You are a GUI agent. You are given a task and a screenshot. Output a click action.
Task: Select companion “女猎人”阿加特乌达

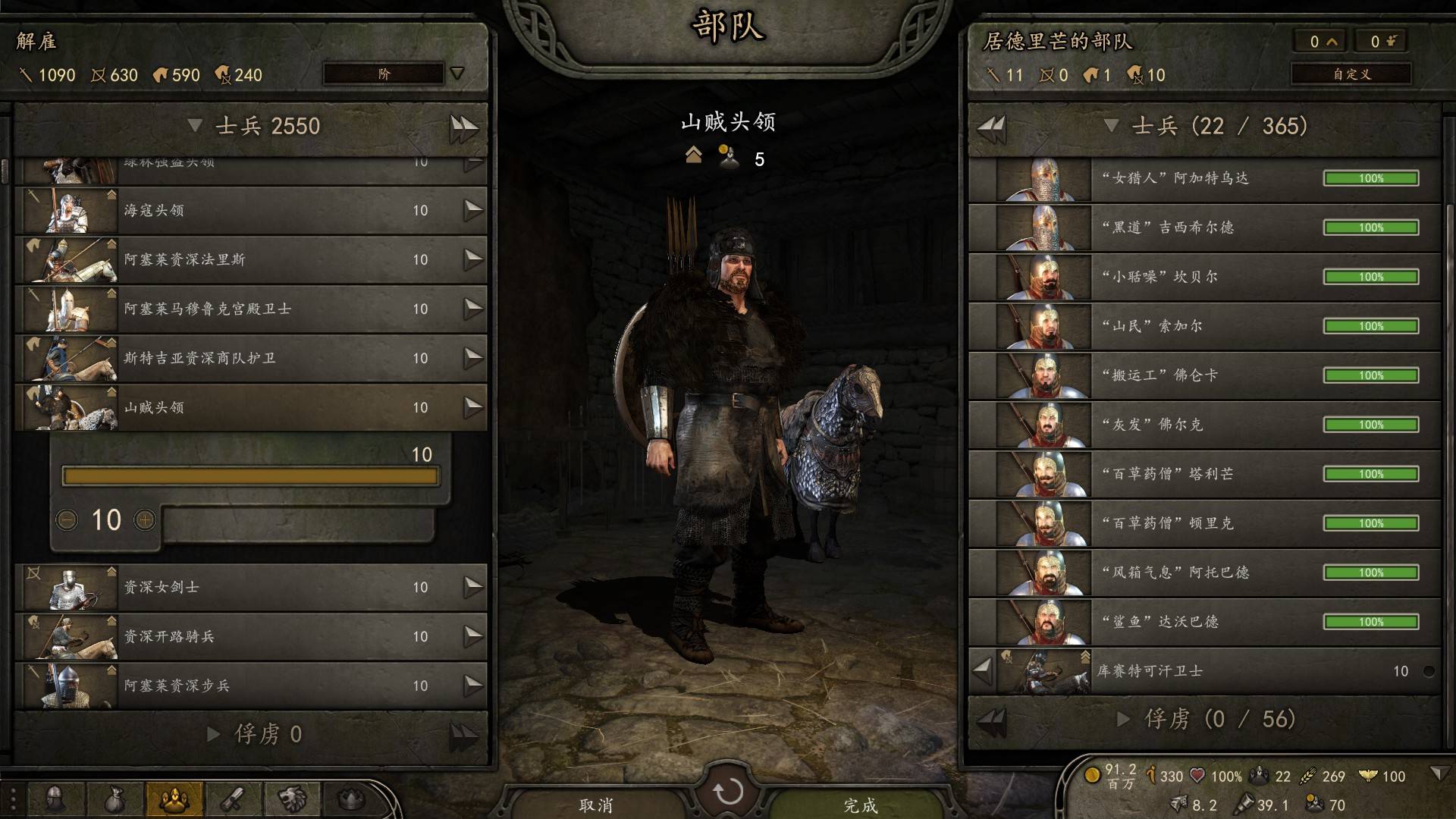1204,178
